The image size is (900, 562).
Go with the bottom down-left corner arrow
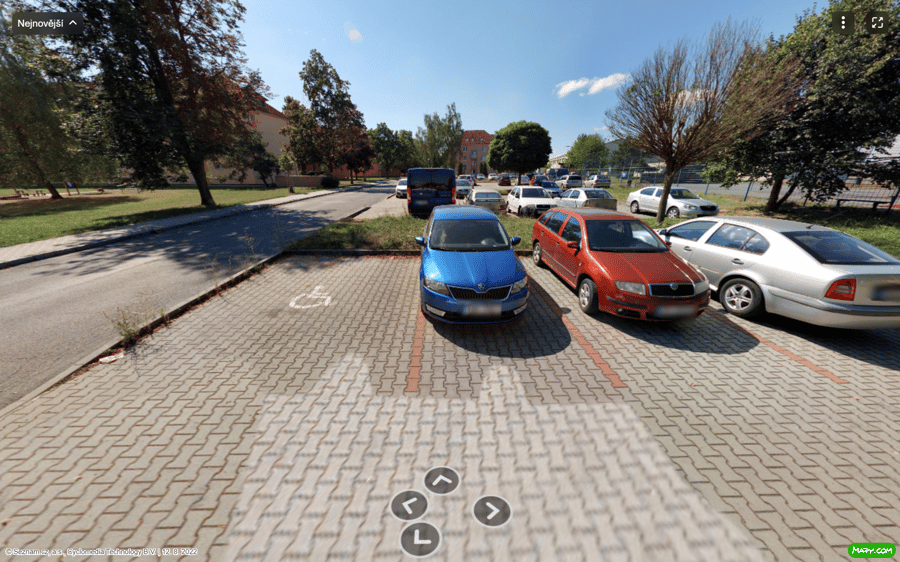pos(420,539)
